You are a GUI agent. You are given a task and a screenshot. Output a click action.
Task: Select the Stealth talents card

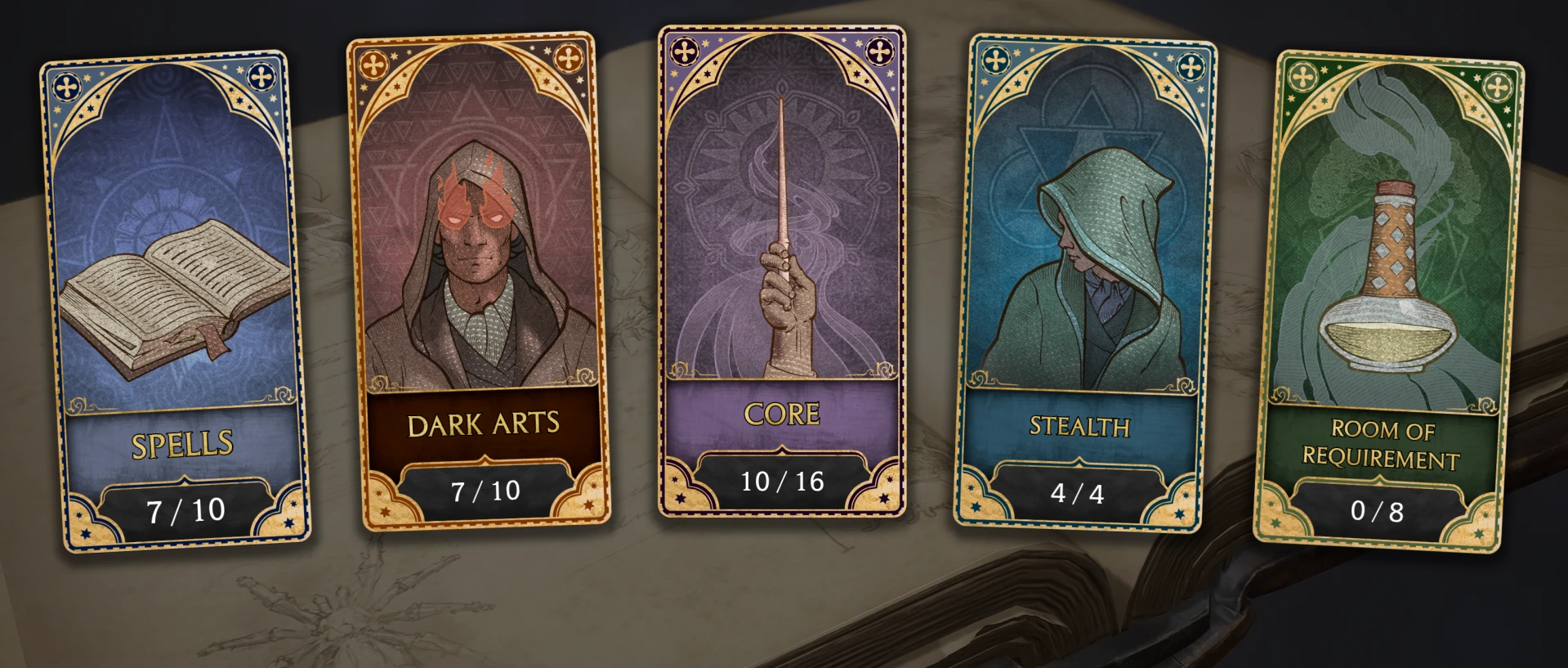1080,427
